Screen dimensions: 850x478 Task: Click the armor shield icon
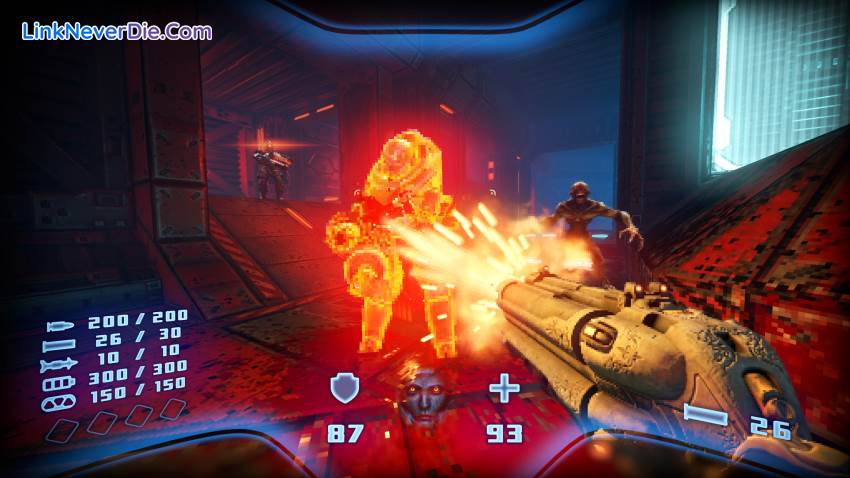(x=345, y=386)
